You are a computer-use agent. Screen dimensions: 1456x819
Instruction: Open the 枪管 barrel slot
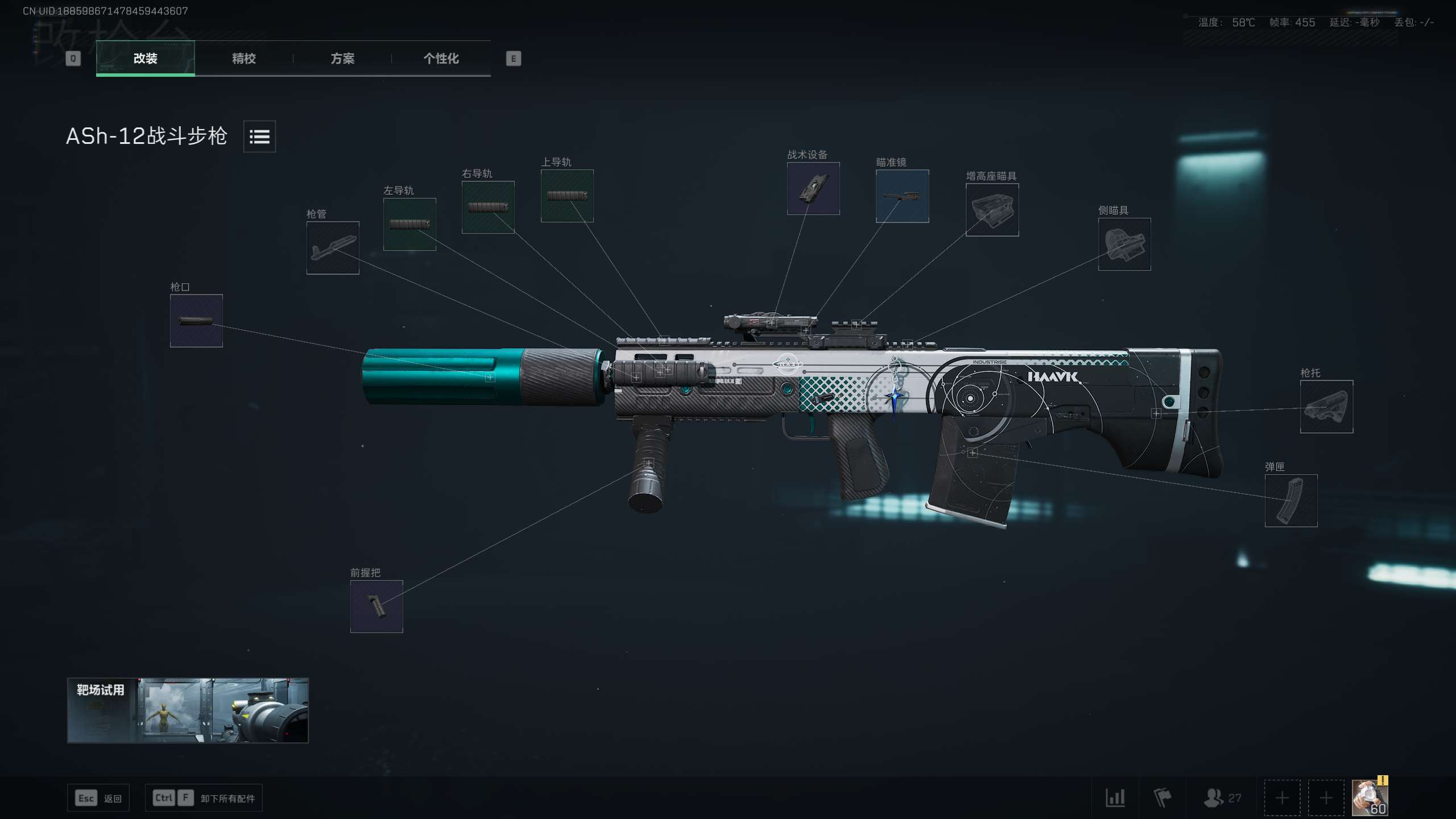(333, 248)
